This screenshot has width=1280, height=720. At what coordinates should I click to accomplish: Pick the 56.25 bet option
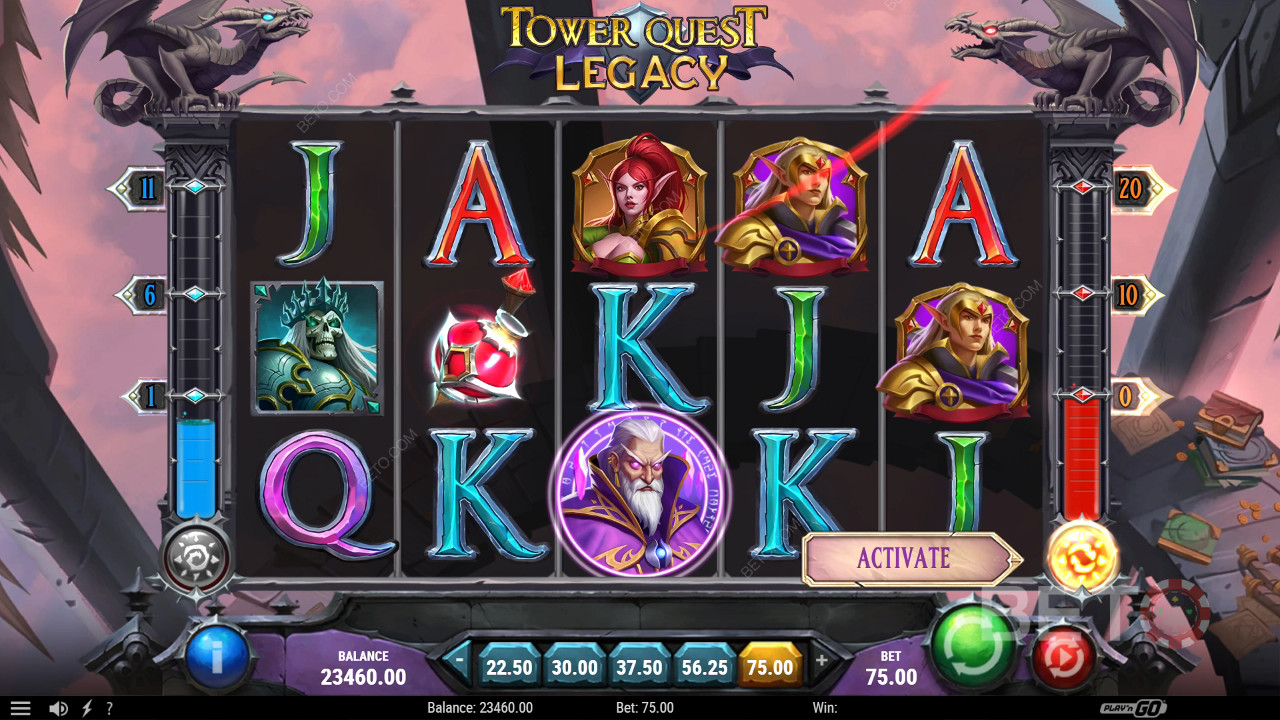click(704, 667)
